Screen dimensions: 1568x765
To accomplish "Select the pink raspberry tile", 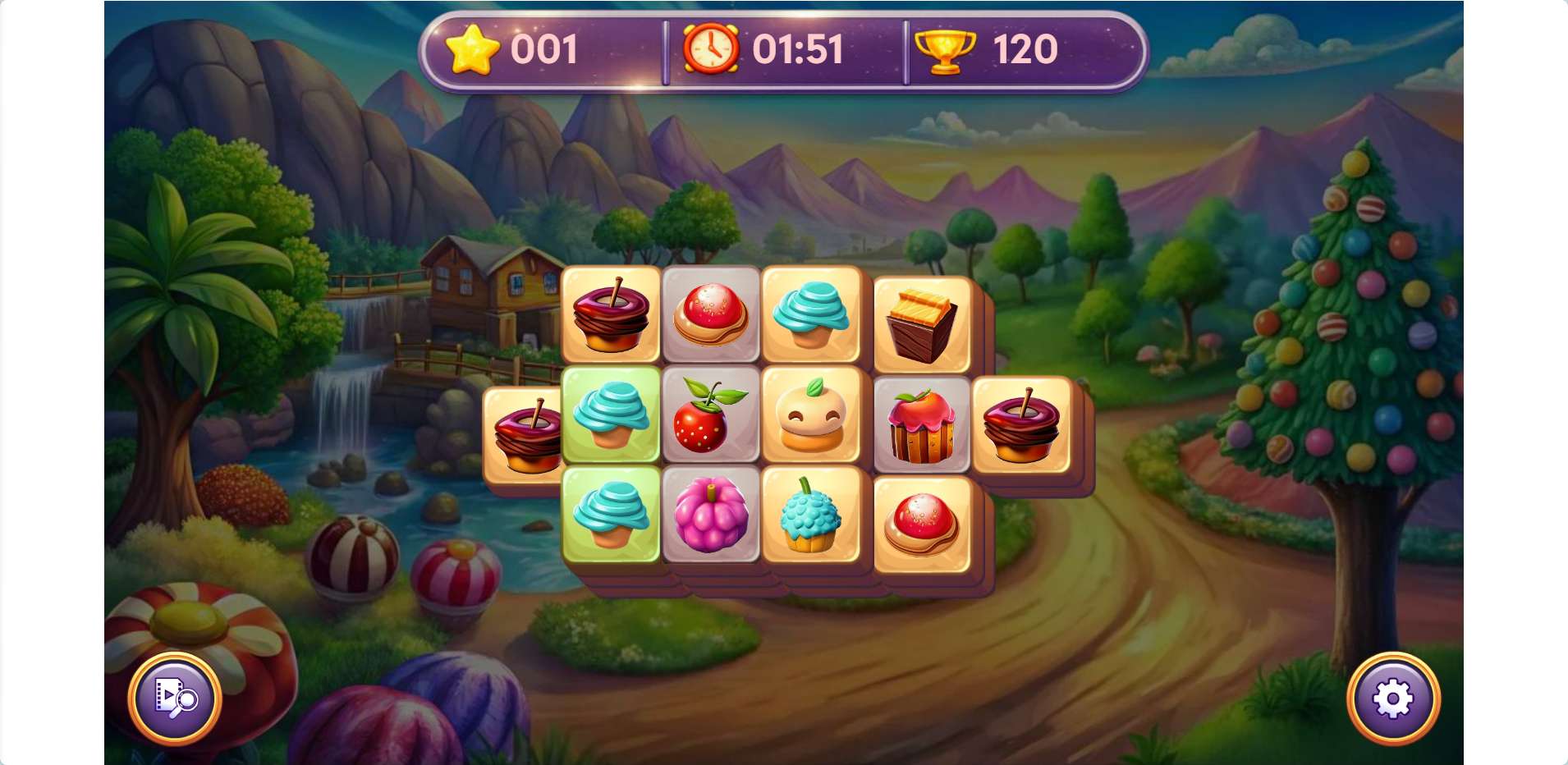I will [x=710, y=515].
